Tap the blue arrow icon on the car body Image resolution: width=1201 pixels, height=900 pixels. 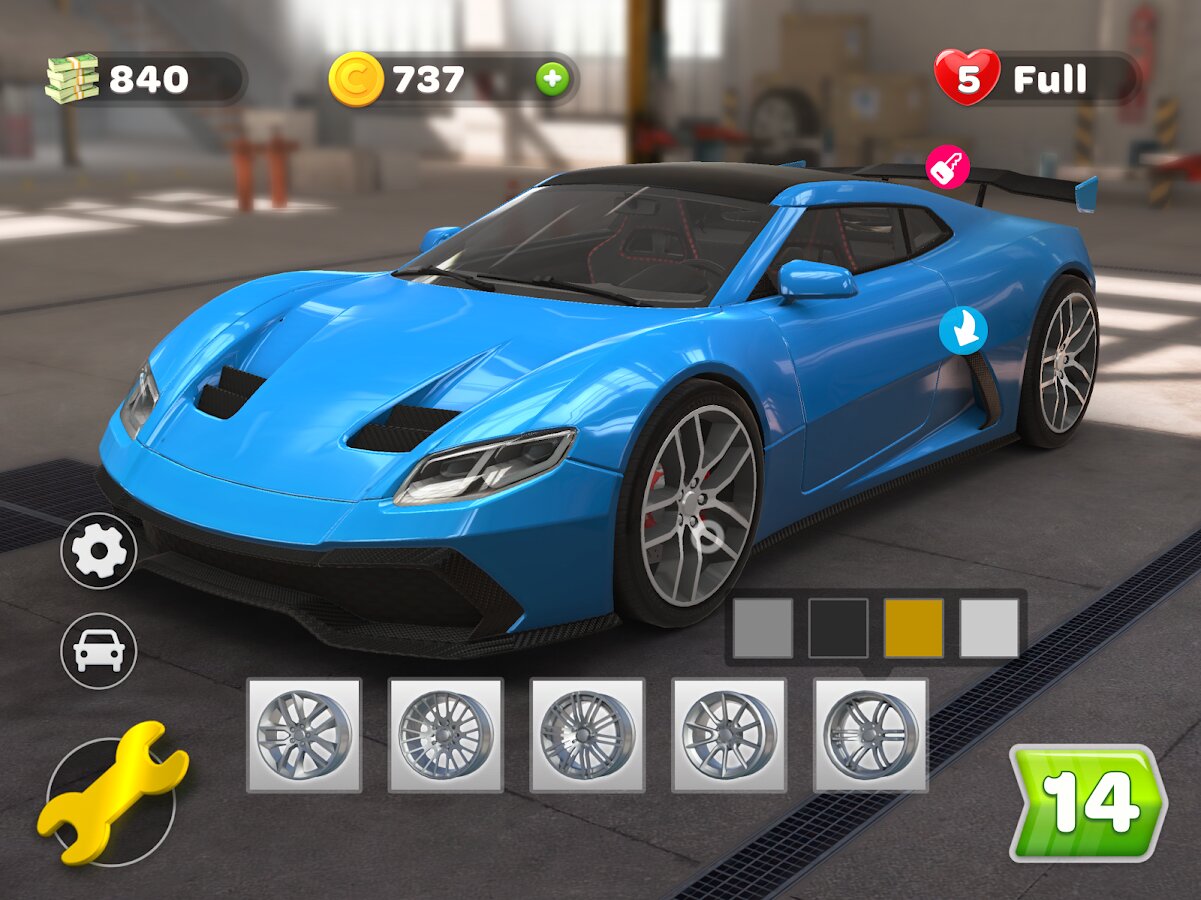[x=963, y=330]
